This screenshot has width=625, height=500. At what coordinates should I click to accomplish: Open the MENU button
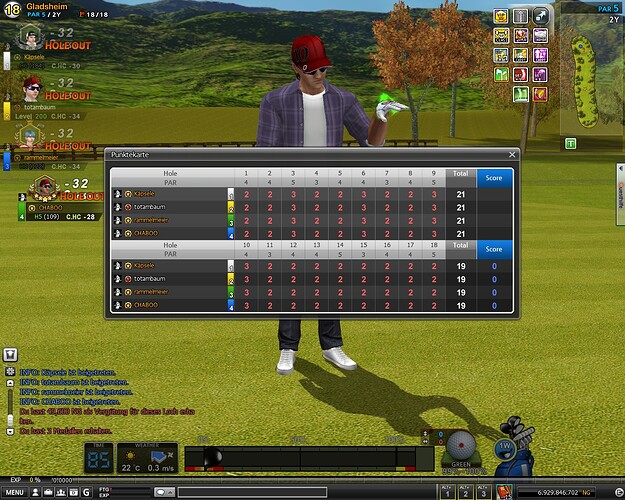pyautogui.click(x=17, y=492)
